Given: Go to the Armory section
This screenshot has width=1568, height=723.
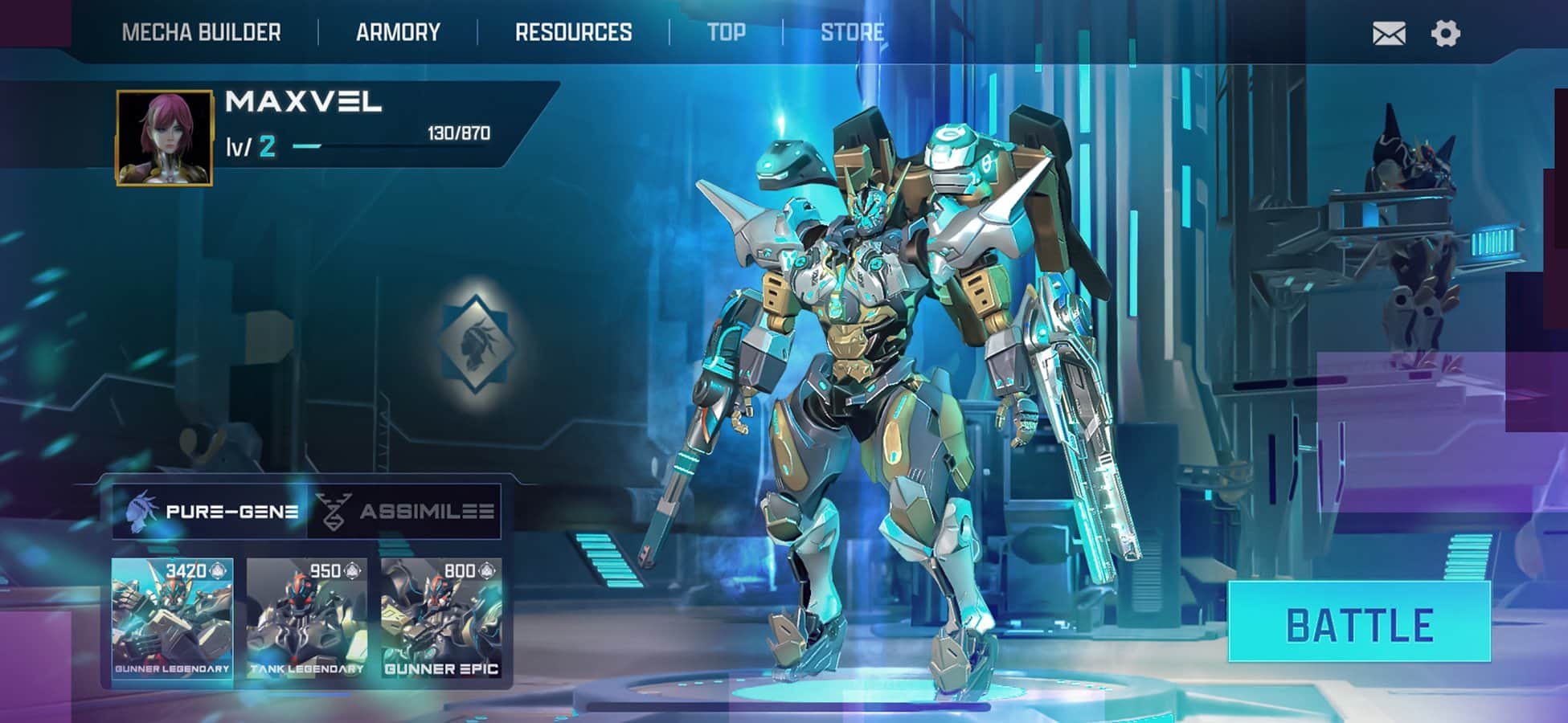Looking at the screenshot, I should [x=398, y=33].
